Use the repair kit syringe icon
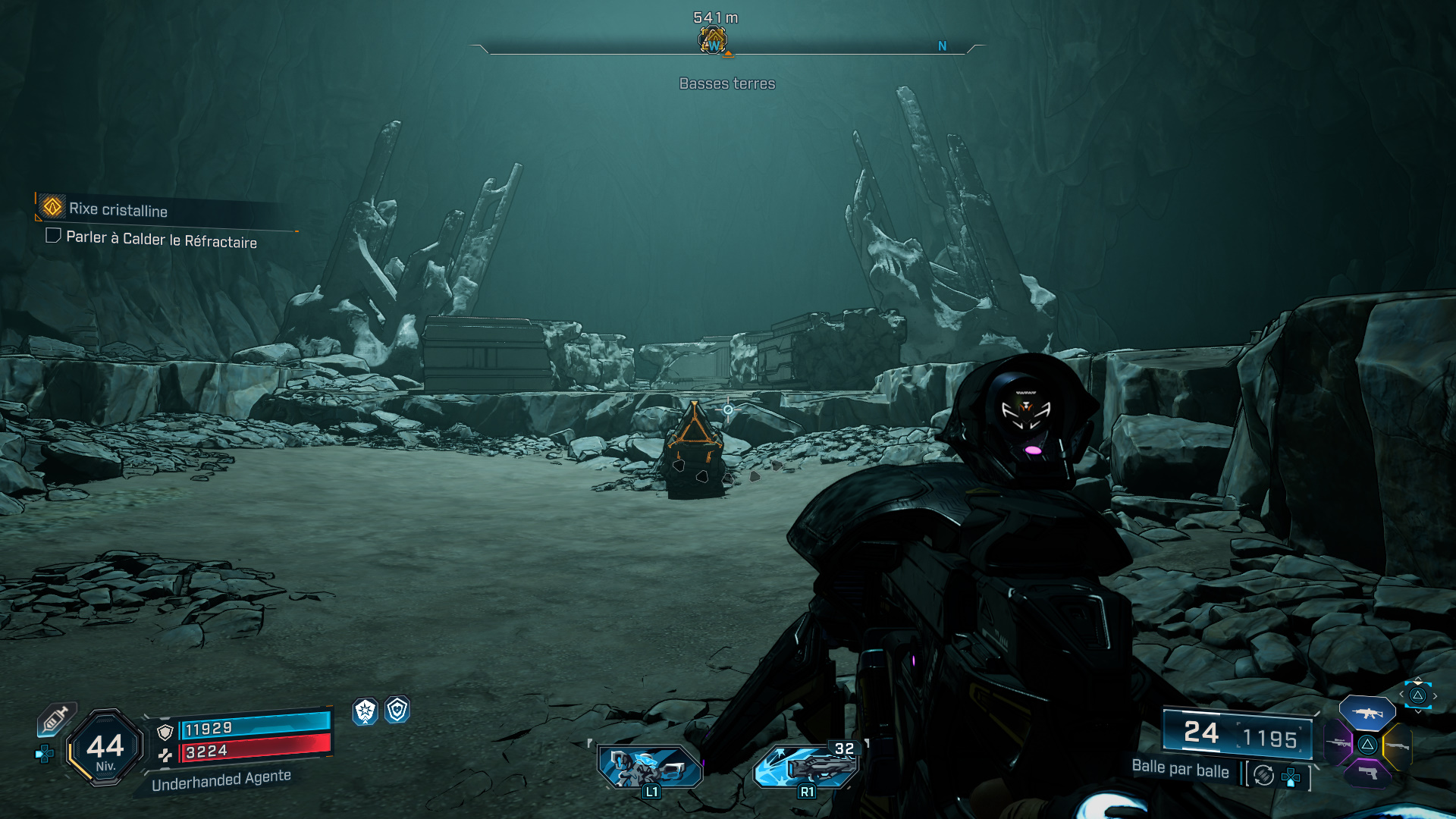1456x819 pixels. [x=55, y=719]
